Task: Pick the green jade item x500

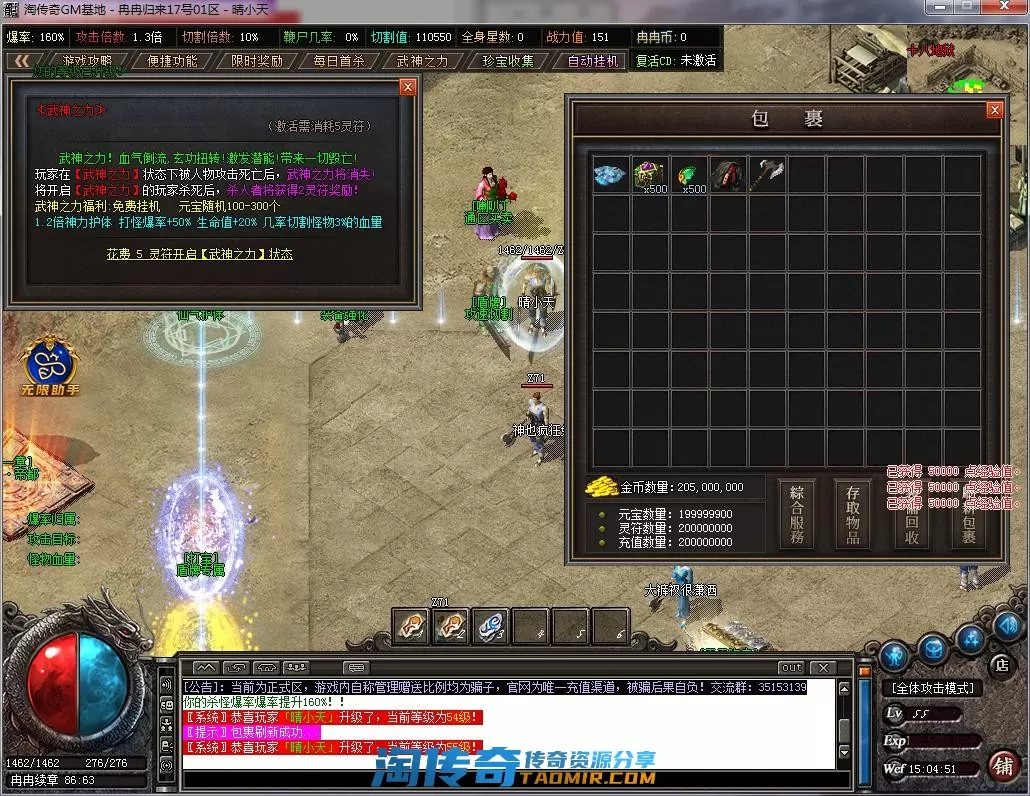Action: [x=689, y=175]
